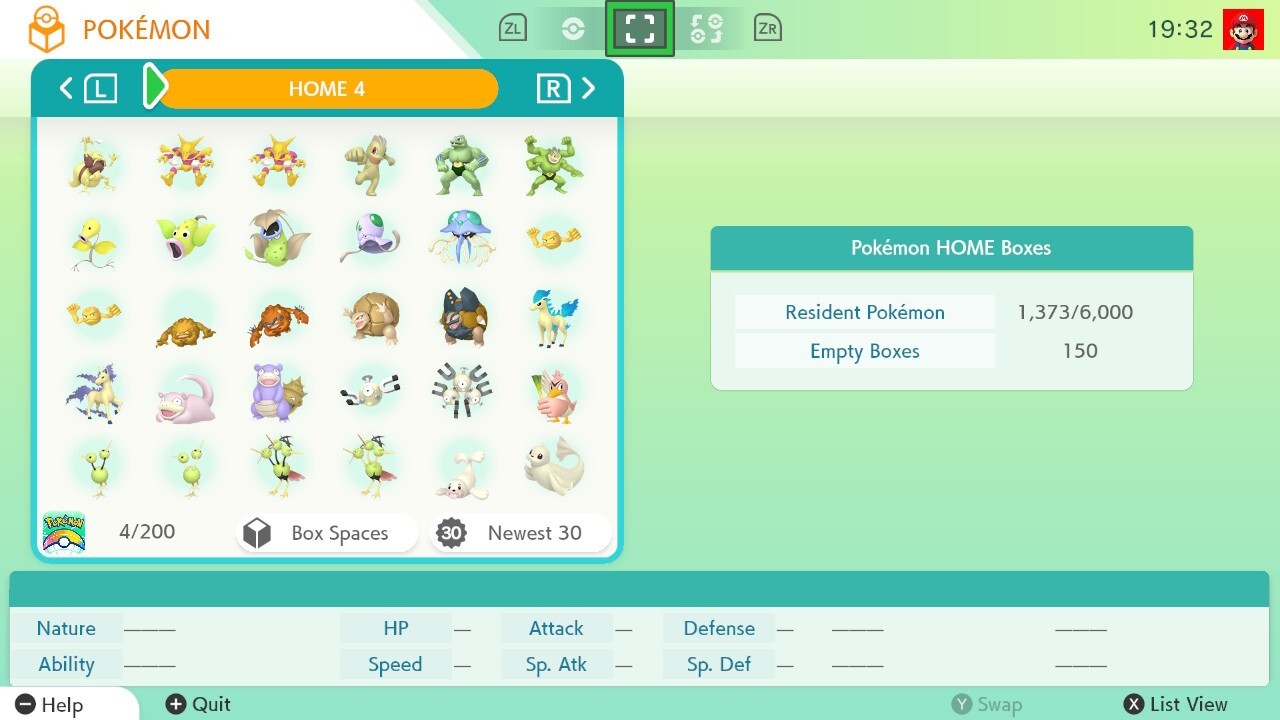Screen dimensions: 1280x720
Task: Quit using the plus button option
Action: coord(197,704)
